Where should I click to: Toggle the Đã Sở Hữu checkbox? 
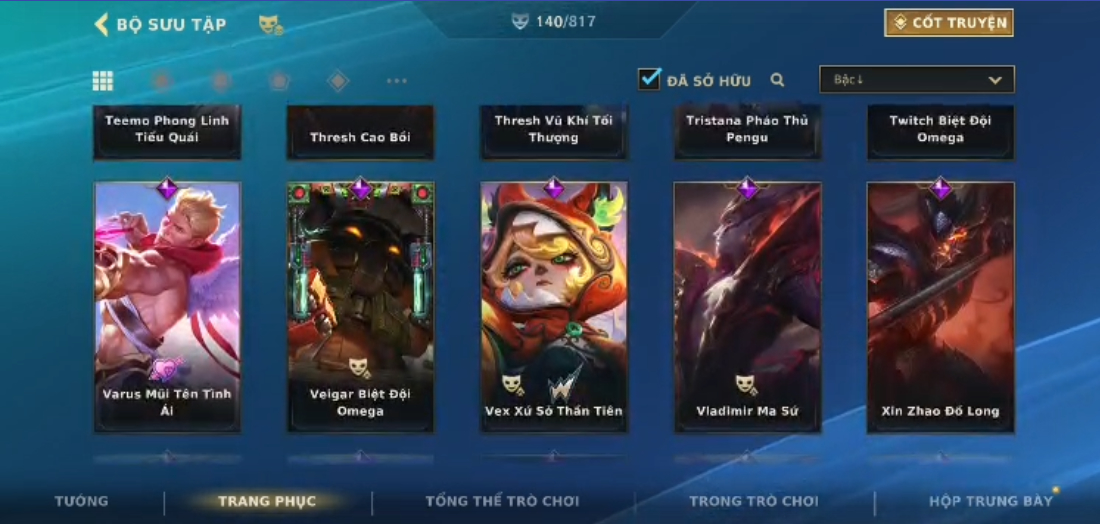tap(650, 79)
